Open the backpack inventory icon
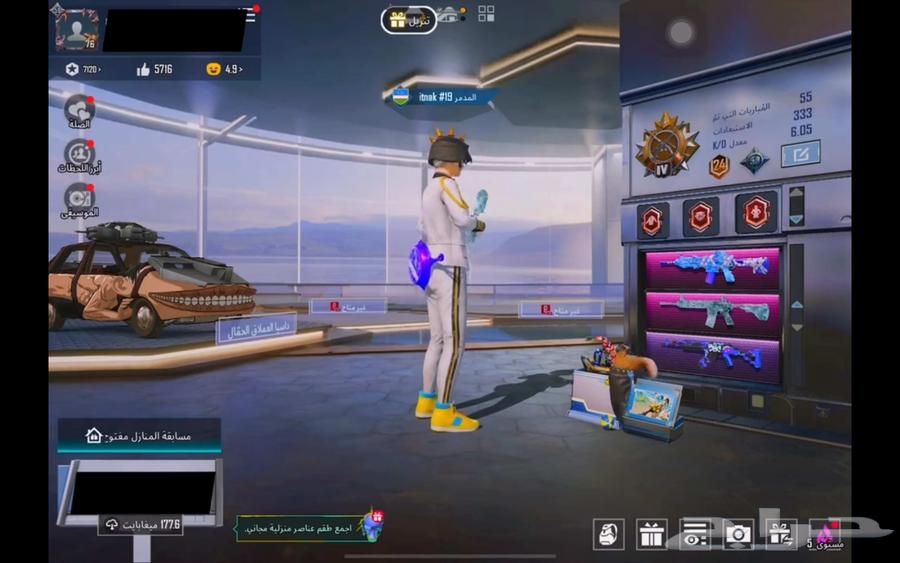 point(609,534)
